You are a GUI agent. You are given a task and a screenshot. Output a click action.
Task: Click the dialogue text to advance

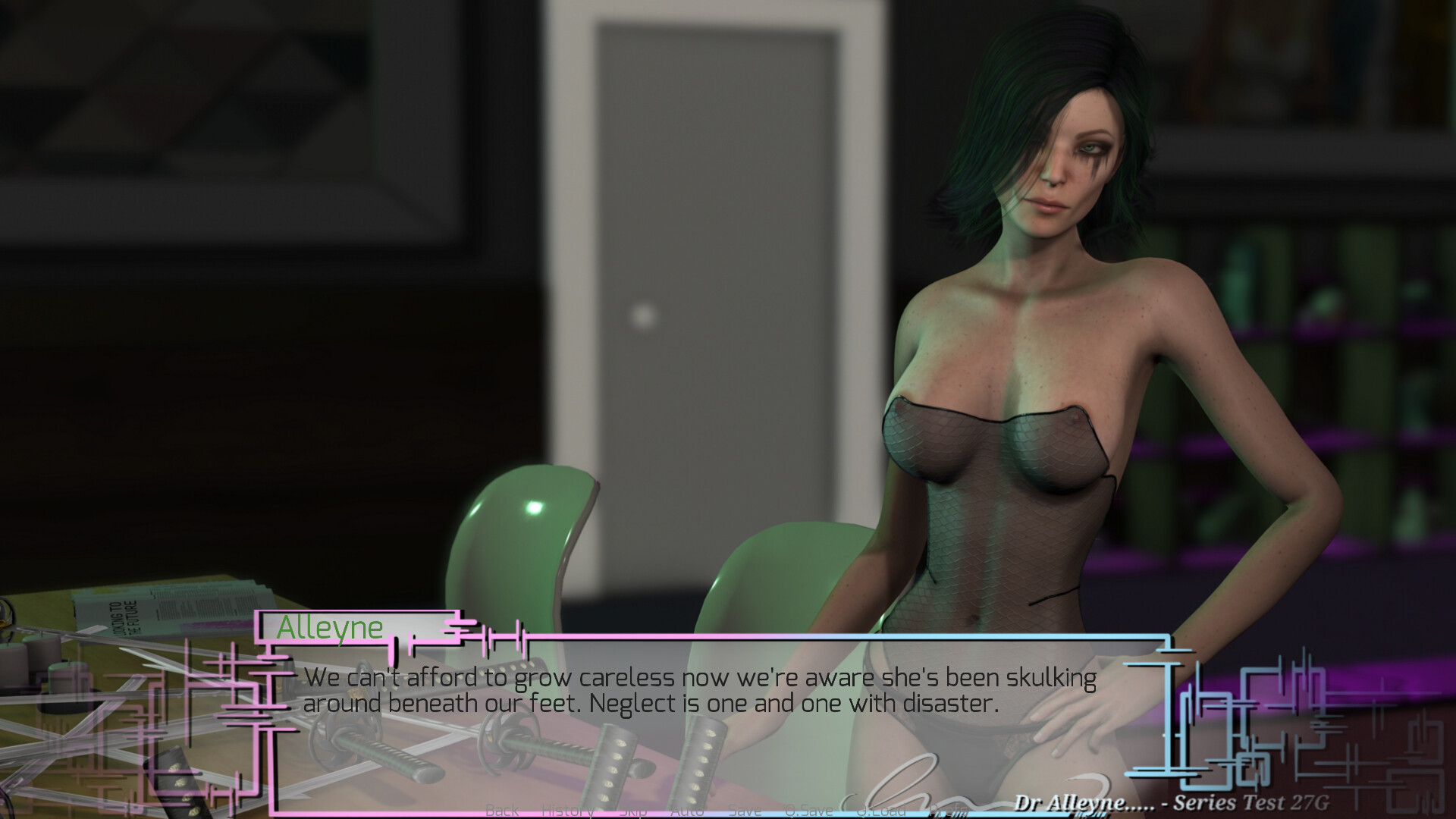(x=698, y=690)
